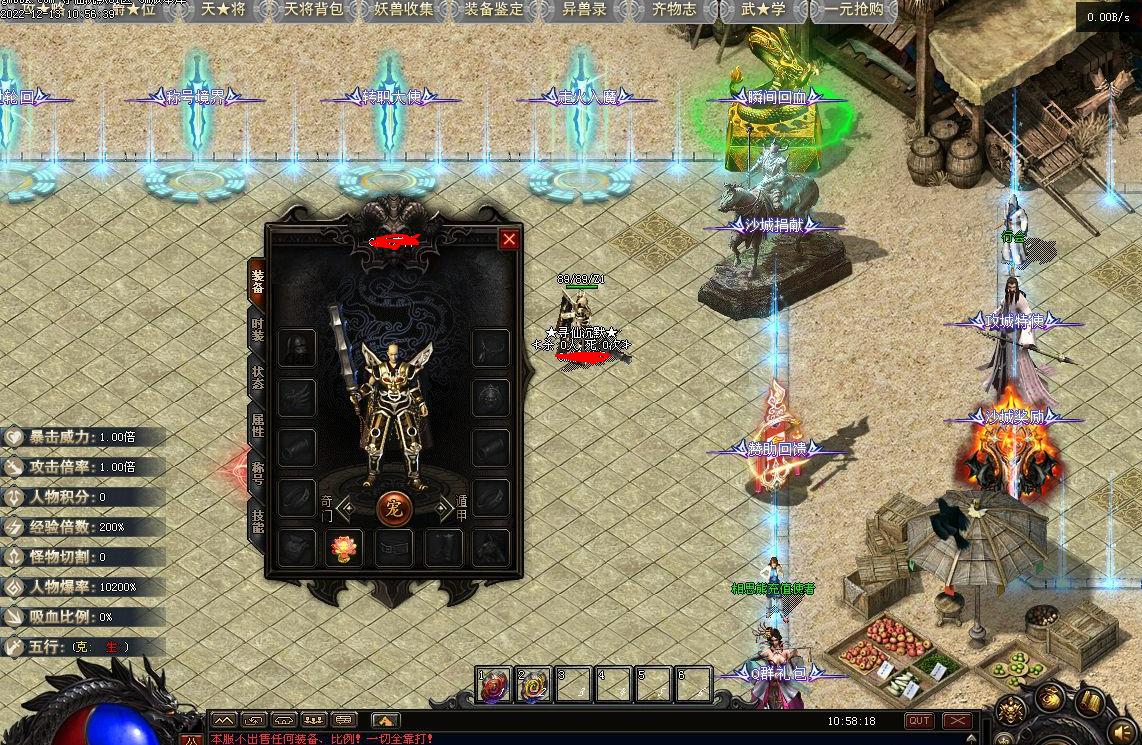Close the character equipment panel
The height and width of the screenshot is (745, 1142).
point(509,239)
